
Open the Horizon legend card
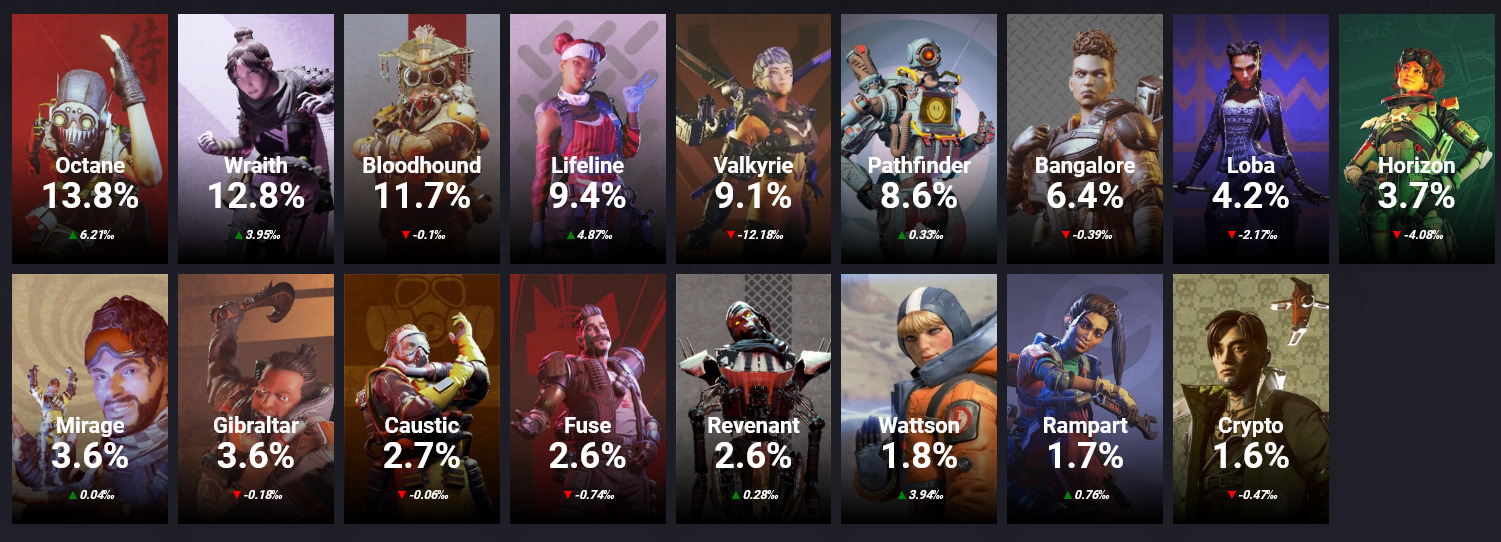[1417, 138]
